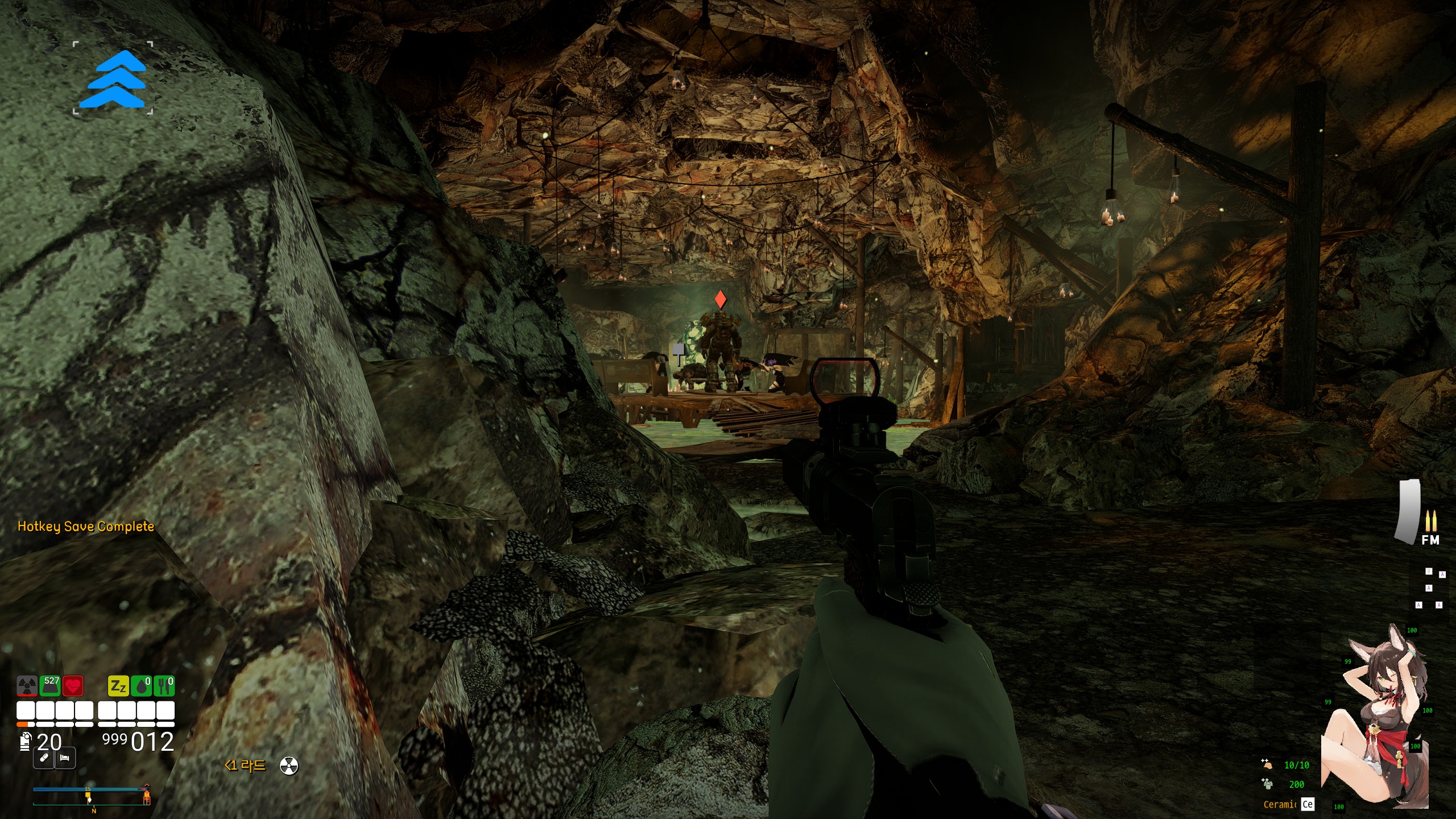Select the orange building marker on compass
Screen dimensions: 1456x819
pyautogui.click(x=147, y=799)
